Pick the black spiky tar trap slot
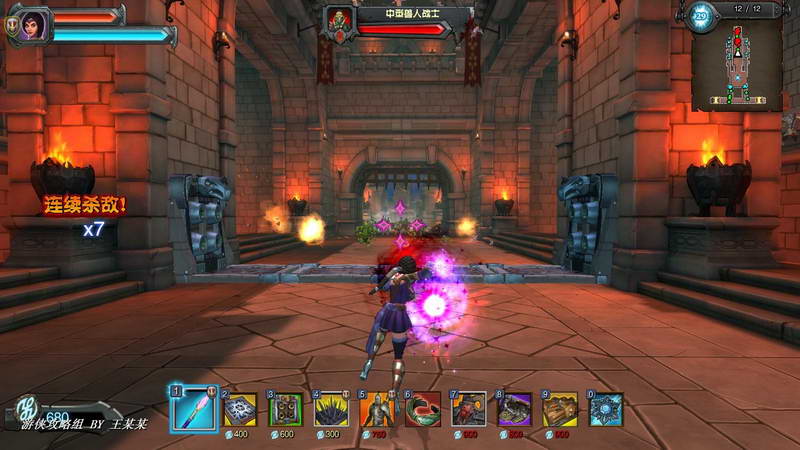Screen dimensions: 800x450 [x=331, y=410]
